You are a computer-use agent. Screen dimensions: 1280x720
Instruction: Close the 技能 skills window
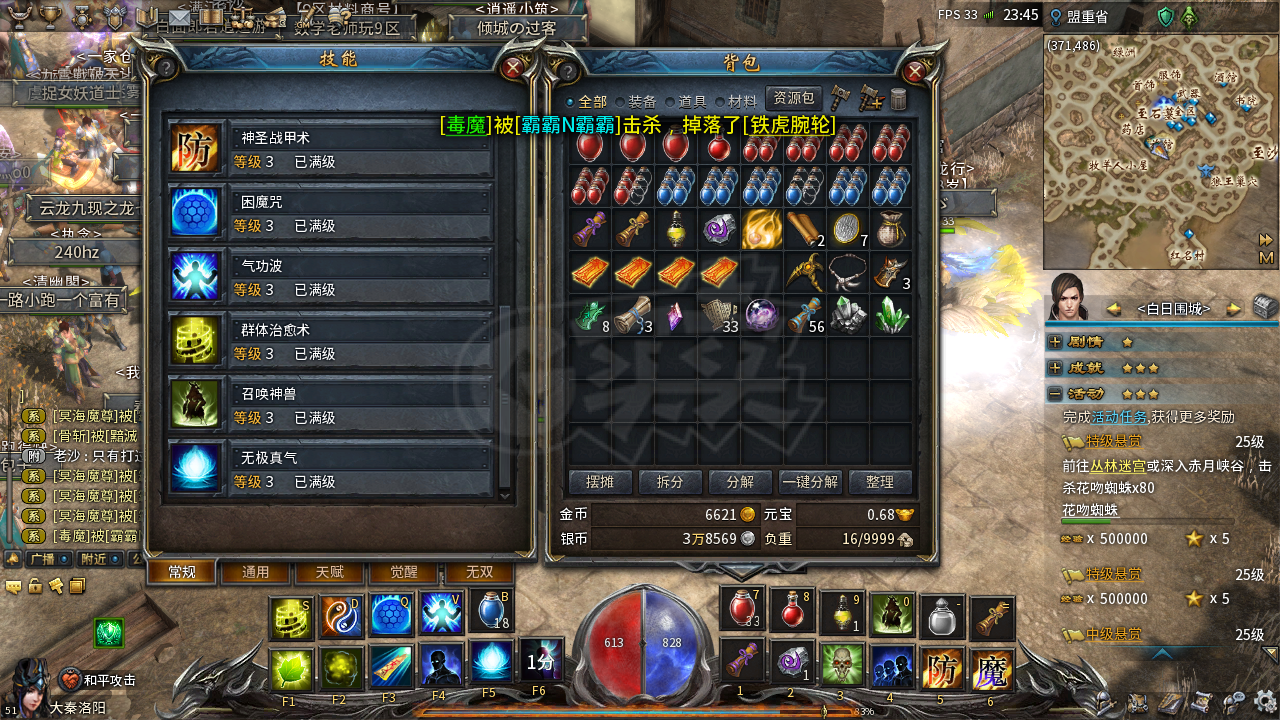click(x=514, y=68)
